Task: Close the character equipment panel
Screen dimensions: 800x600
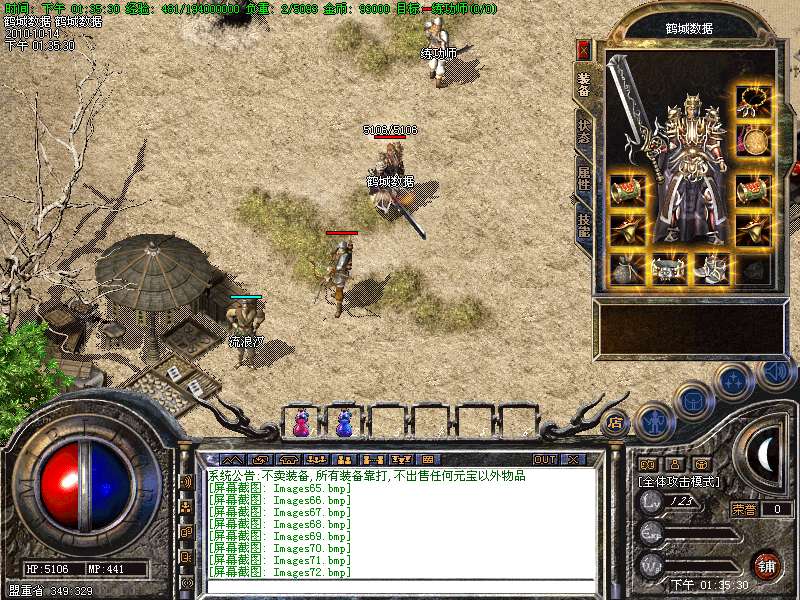Action: [x=584, y=50]
